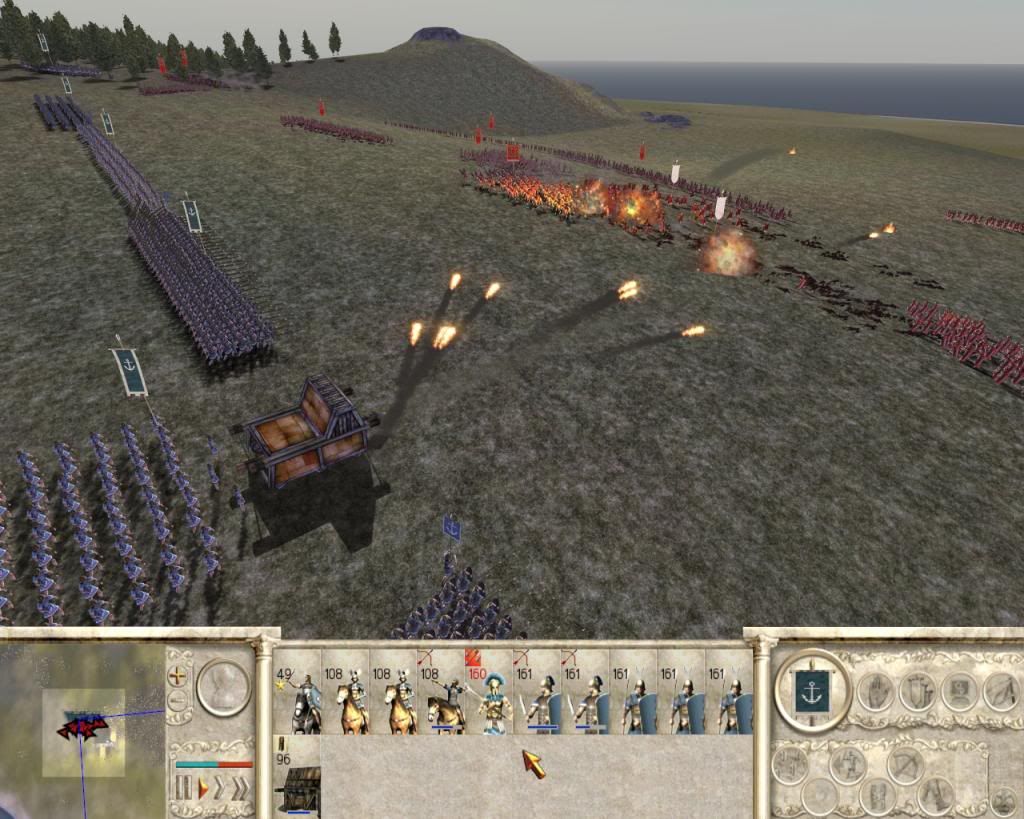Viewport: 1024px width, 819px height.
Task: Pause the battle with the pause button
Action: pyautogui.click(x=183, y=788)
